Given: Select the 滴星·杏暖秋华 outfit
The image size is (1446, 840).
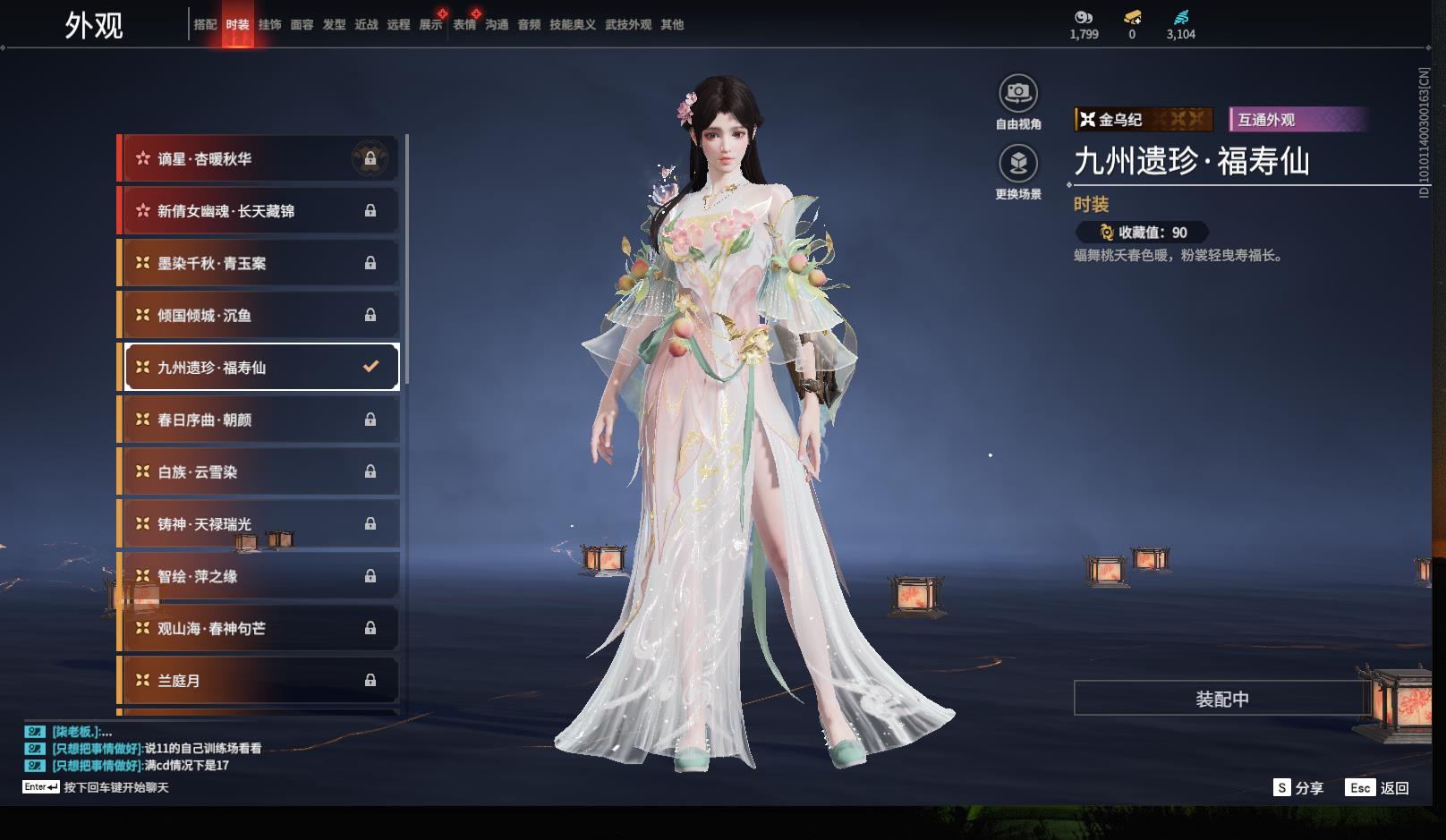Looking at the screenshot, I should point(259,159).
